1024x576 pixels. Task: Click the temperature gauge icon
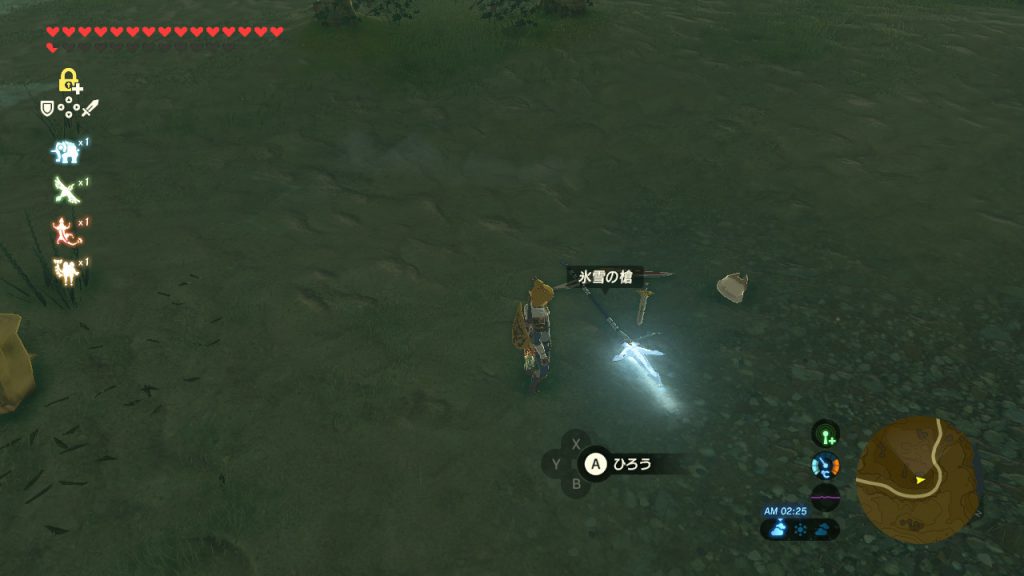tap(825, 465)
